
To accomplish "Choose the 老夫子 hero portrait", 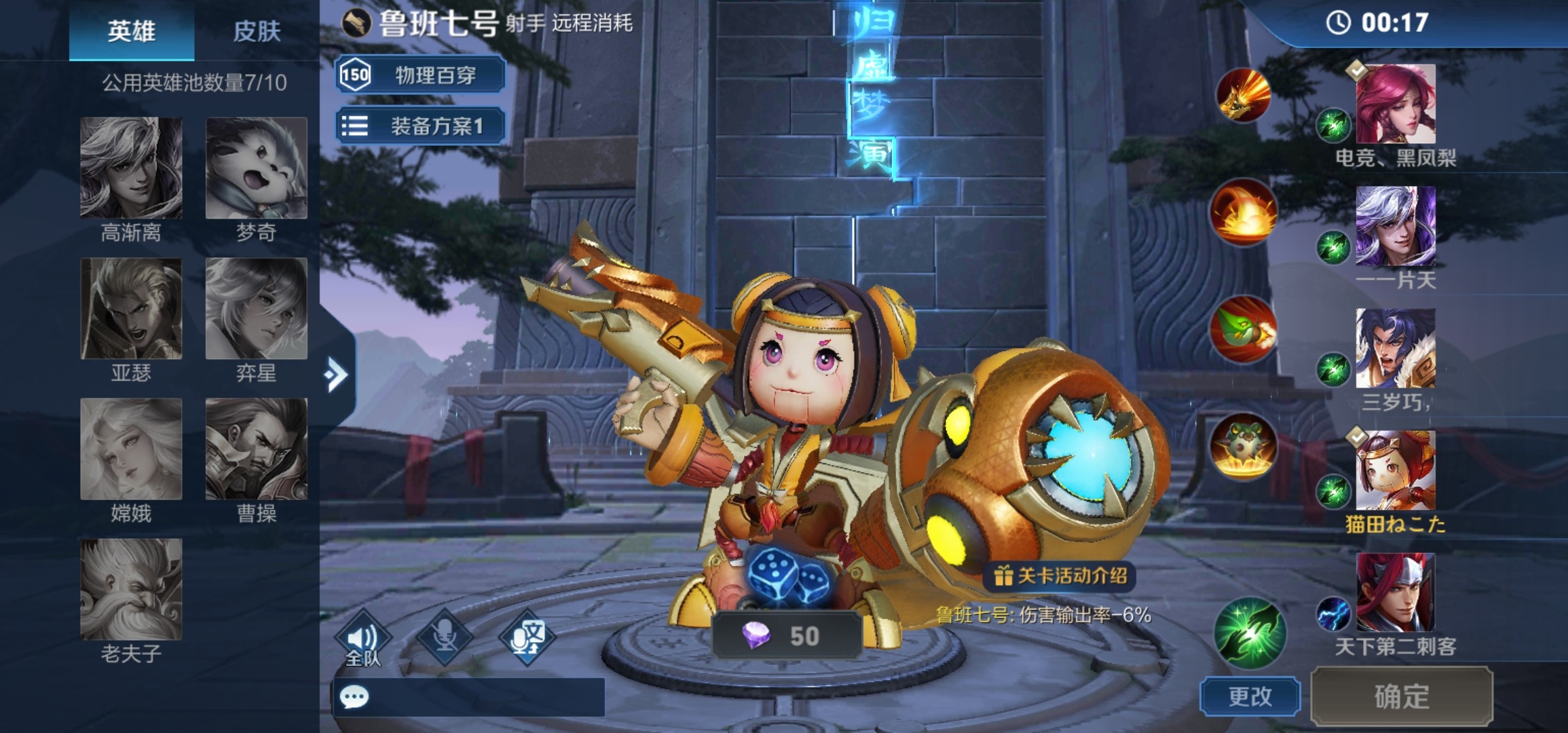I will tap(131, 589).
